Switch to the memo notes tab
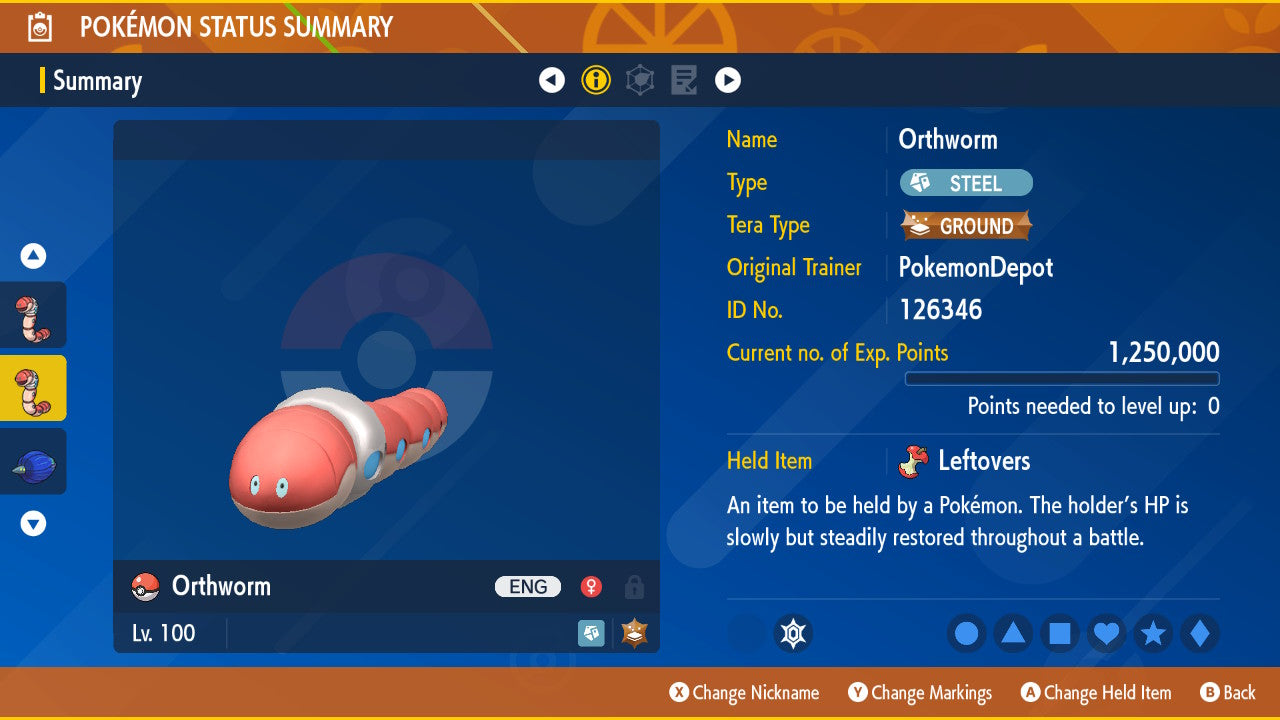Viewport: 1280px width, 720px height. click(x=684, y=80)
